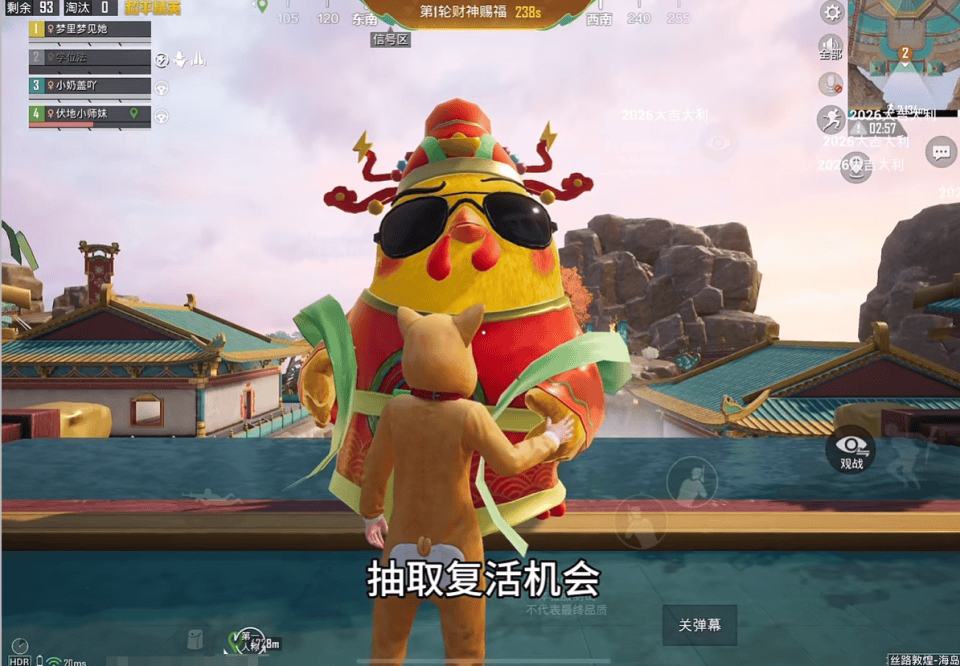Screen dimensions: 960x666
Task: Click the 观战 spectate eye button
Action: pos(851,451)
